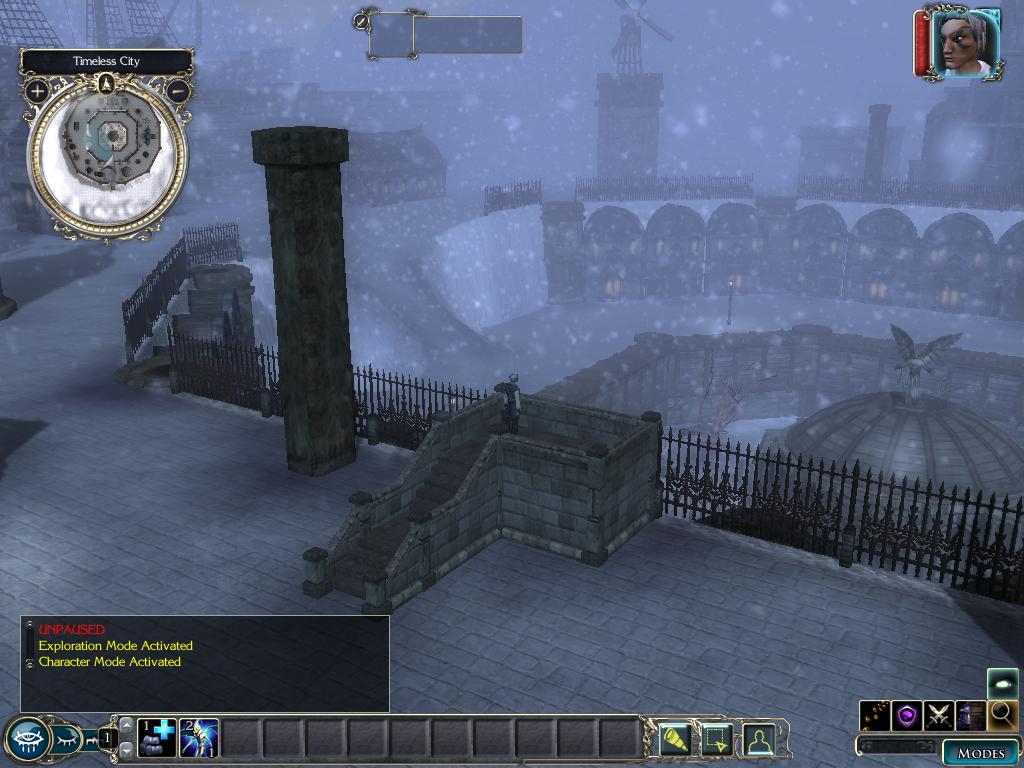Click the glowing eye mode icon
Image resolution: width=1024 pixels, height=768 pixels.
(x=1002, y=684)
